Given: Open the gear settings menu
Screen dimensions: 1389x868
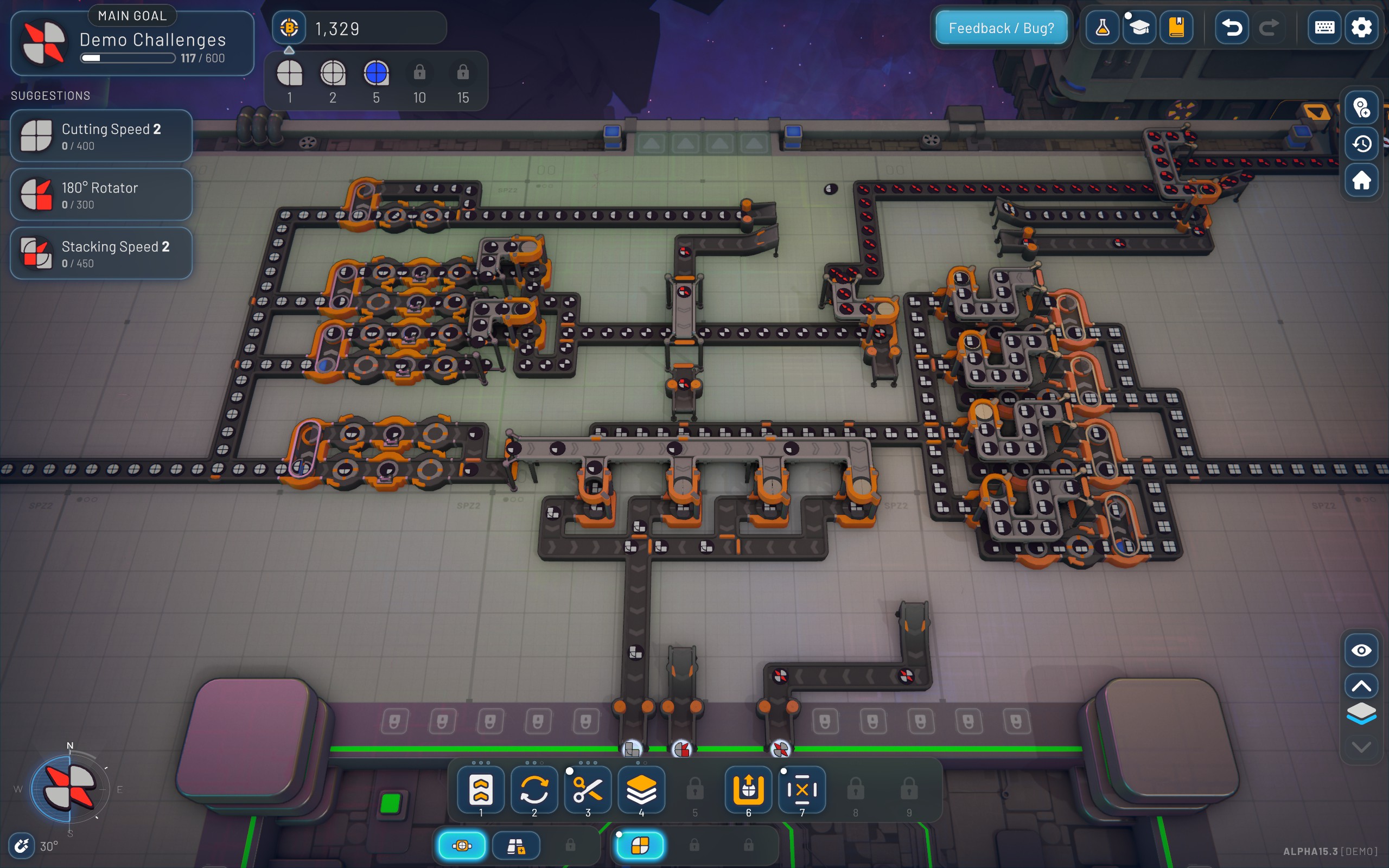Looking at the screenshot, I should (x=1361, y=28).
